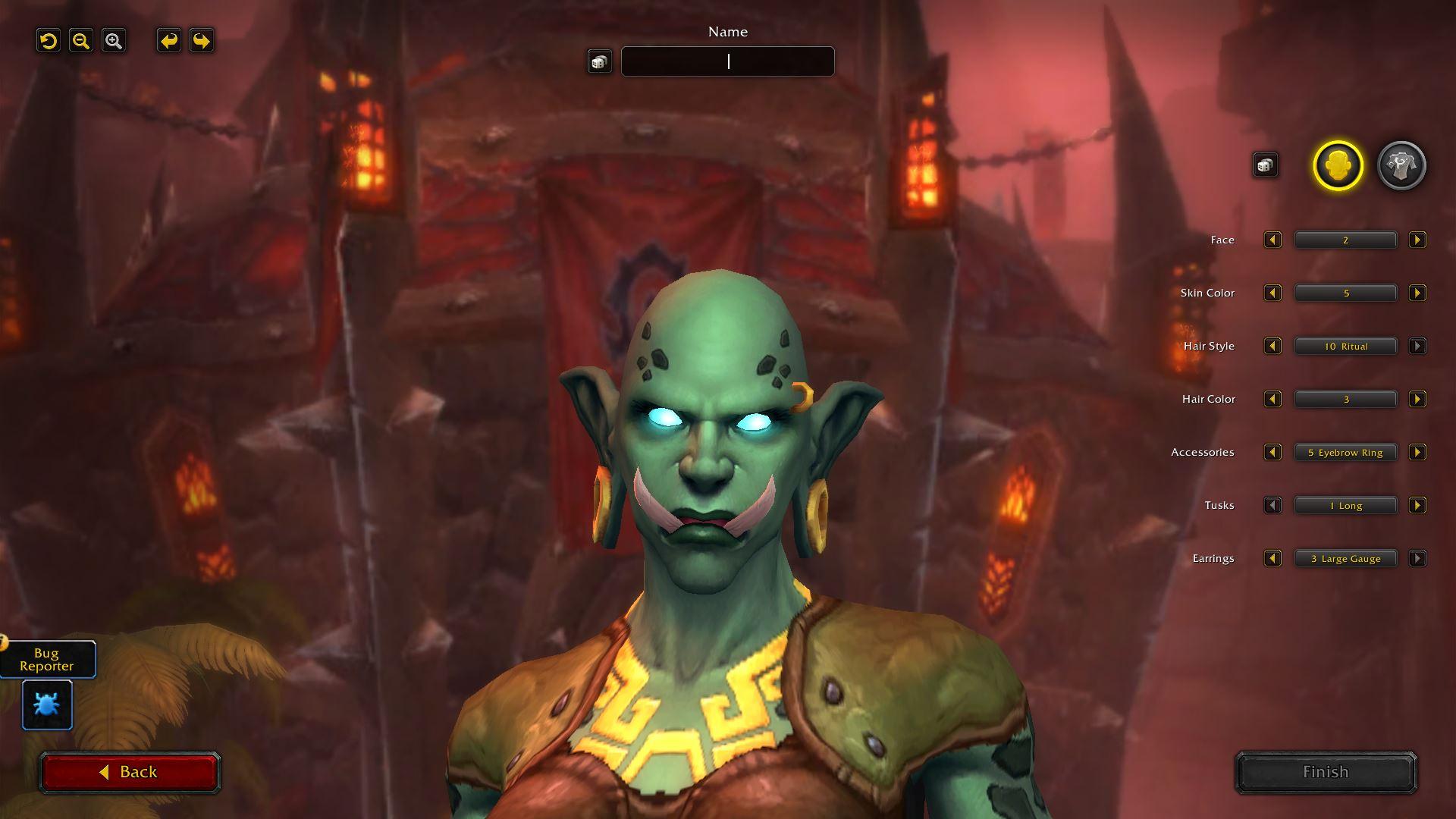Screen dimensions: 1456x819
Task: Change Accessories from 5 Eyebrow Ring forward
Action: pos(1417,452)
